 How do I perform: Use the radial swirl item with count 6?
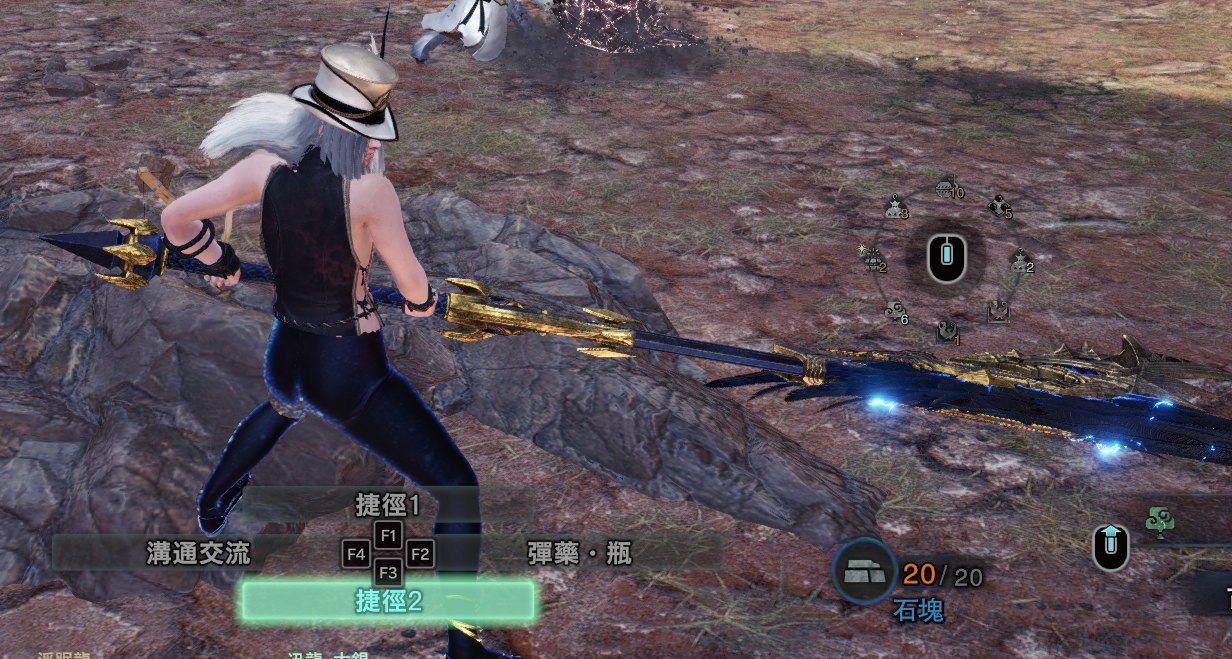895,312
